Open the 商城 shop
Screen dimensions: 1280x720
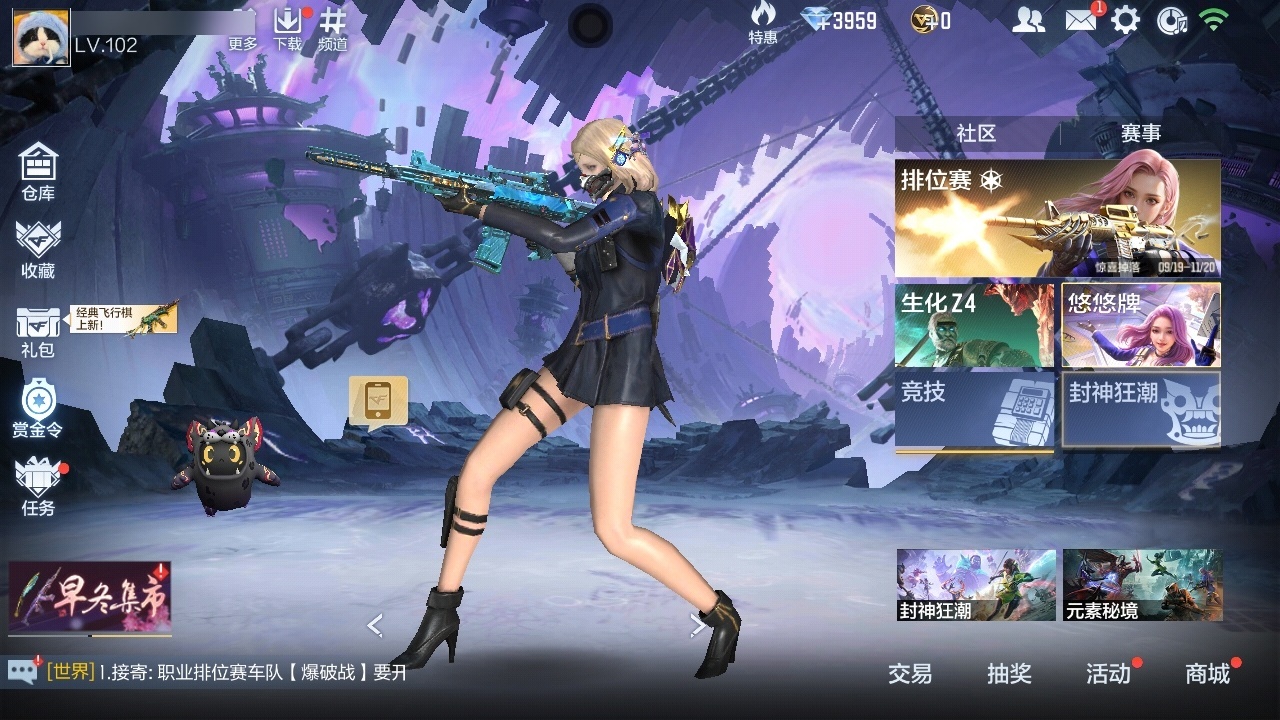point(1208,674)
